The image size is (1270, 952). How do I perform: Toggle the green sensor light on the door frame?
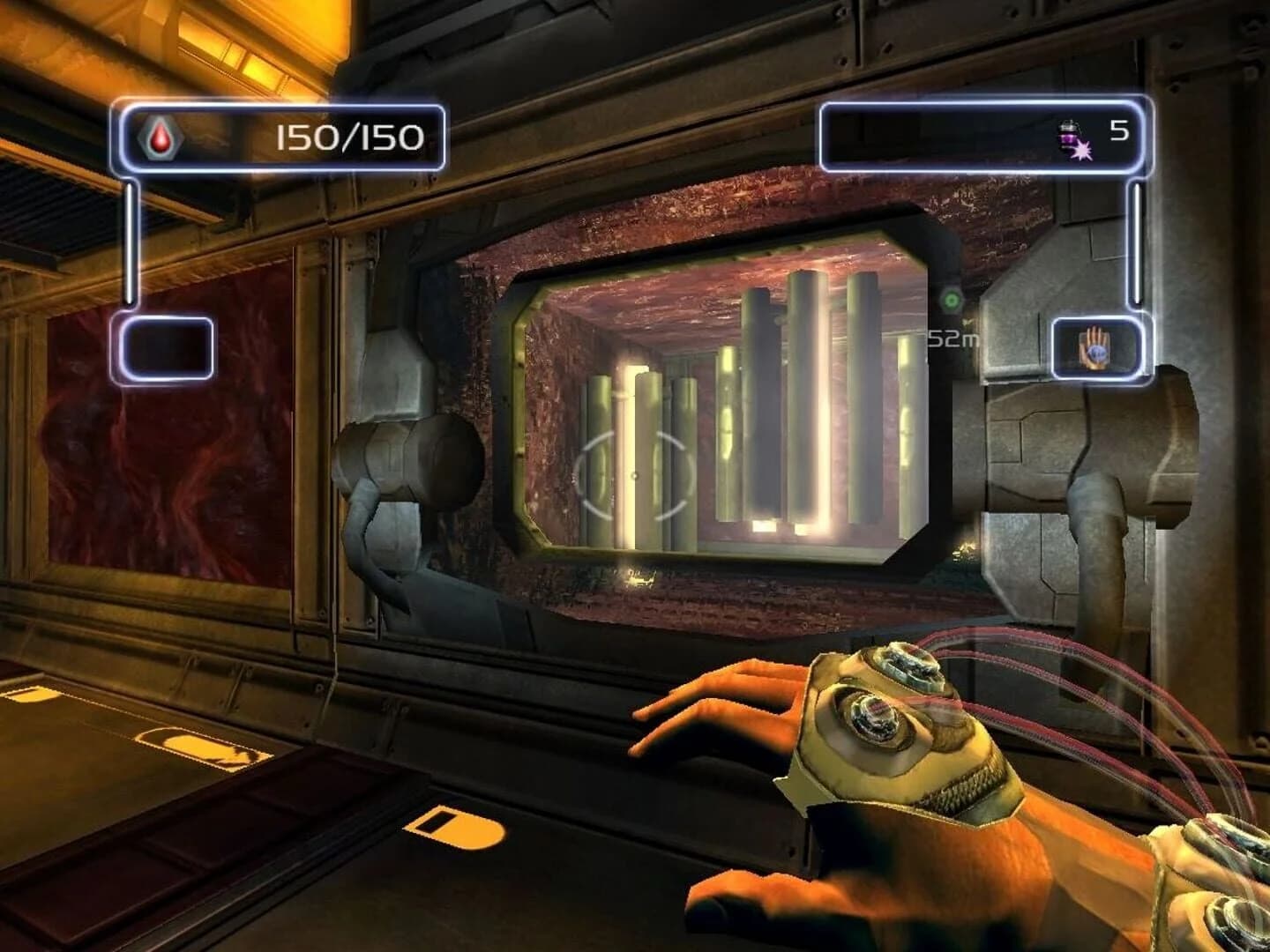[x=951, y=300]
